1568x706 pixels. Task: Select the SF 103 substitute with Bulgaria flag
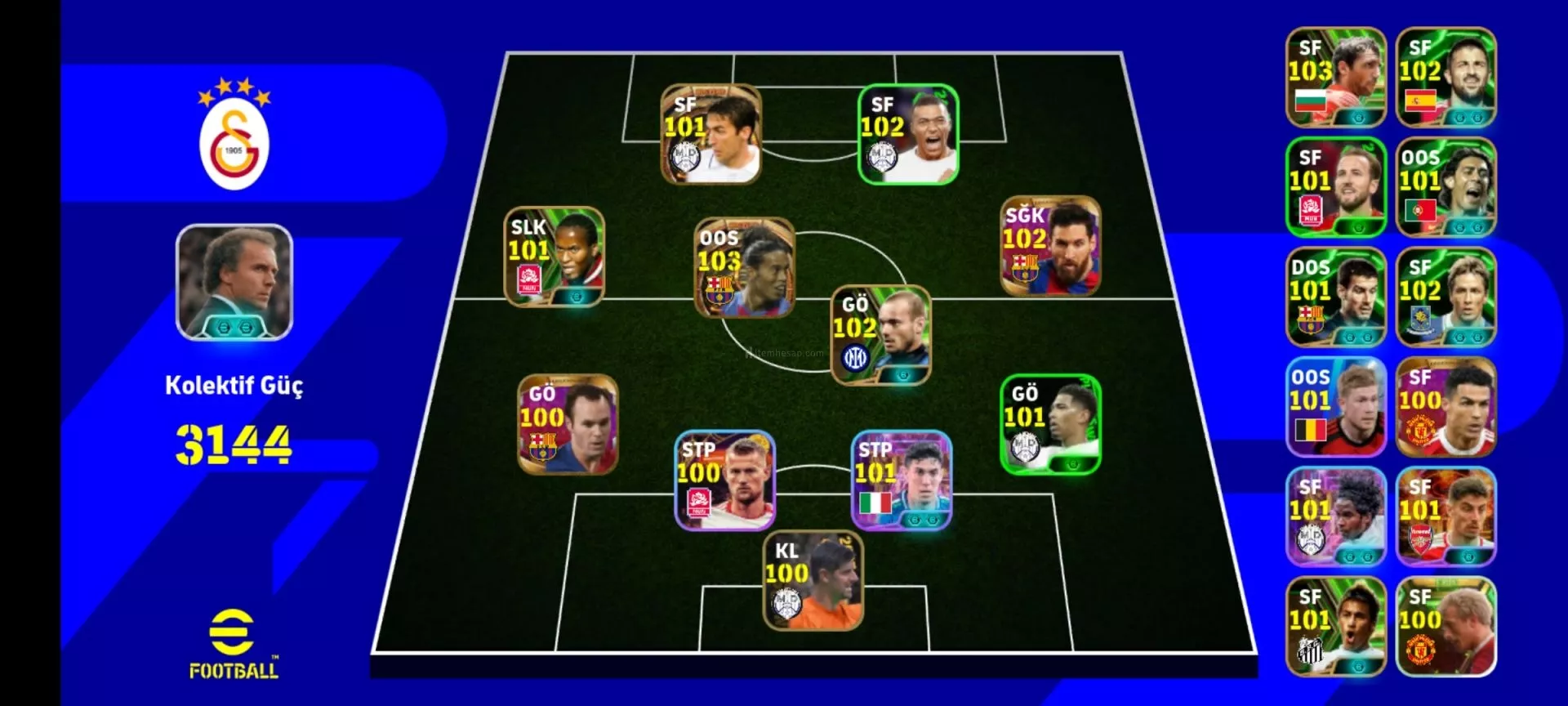pyautogui.click(x=1336, y=78)
